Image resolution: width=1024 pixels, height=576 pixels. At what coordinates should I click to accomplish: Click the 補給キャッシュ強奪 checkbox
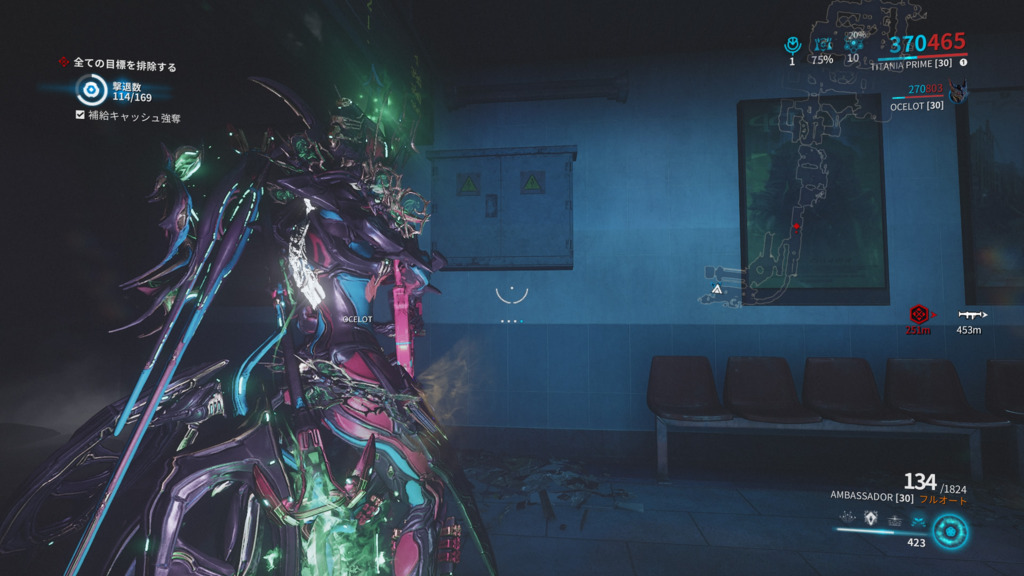click(x=80, y=116)
